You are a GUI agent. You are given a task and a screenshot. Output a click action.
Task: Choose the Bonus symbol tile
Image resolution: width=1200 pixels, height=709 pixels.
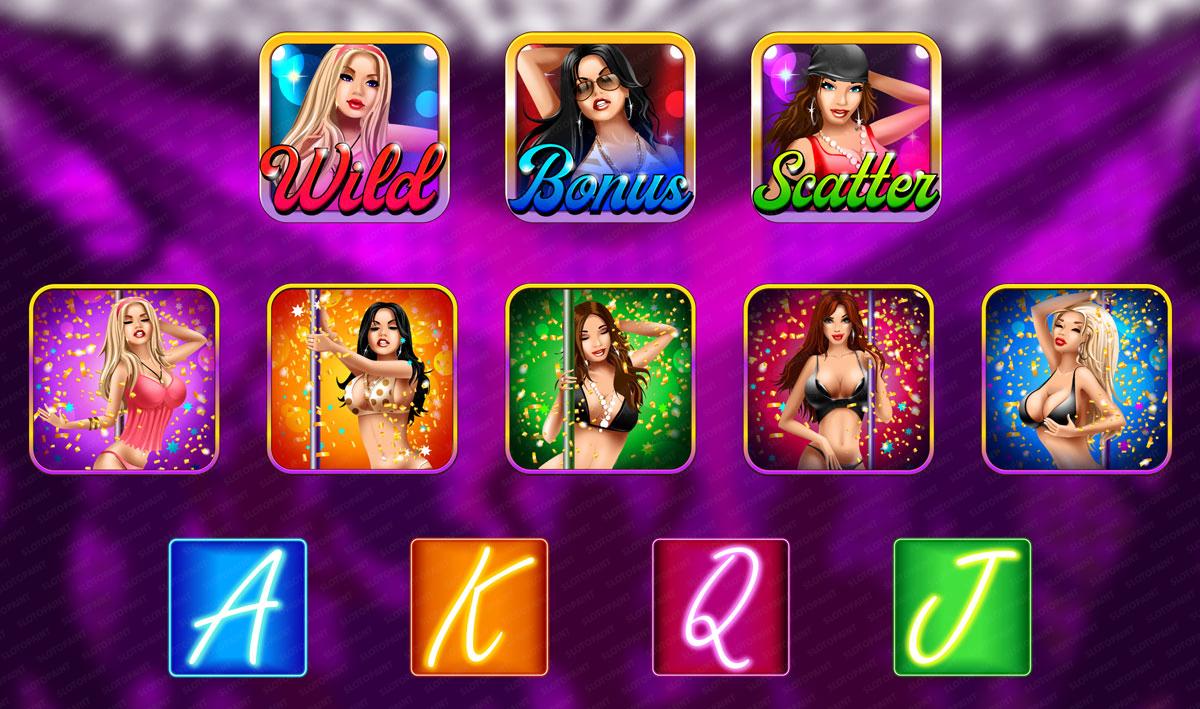coord(599,125)
